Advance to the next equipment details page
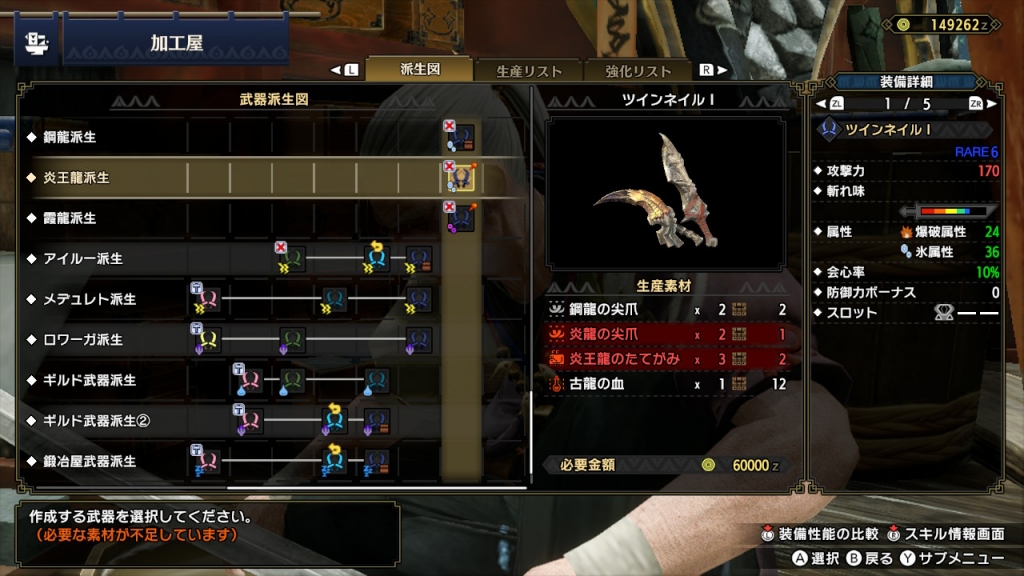 (977, 104)
